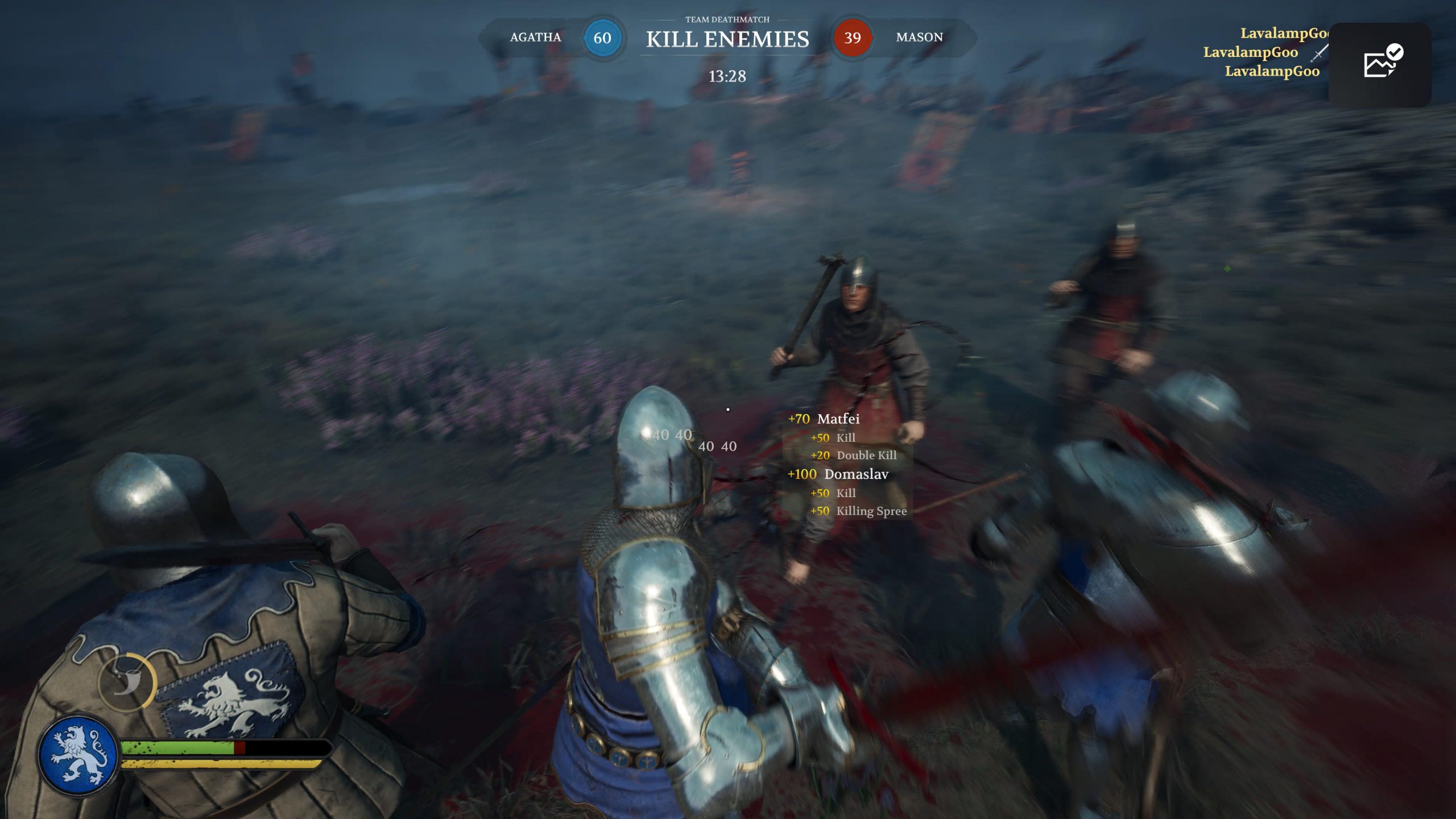
Task: Activate the war horn ability icon
Action: pos(127,682)
